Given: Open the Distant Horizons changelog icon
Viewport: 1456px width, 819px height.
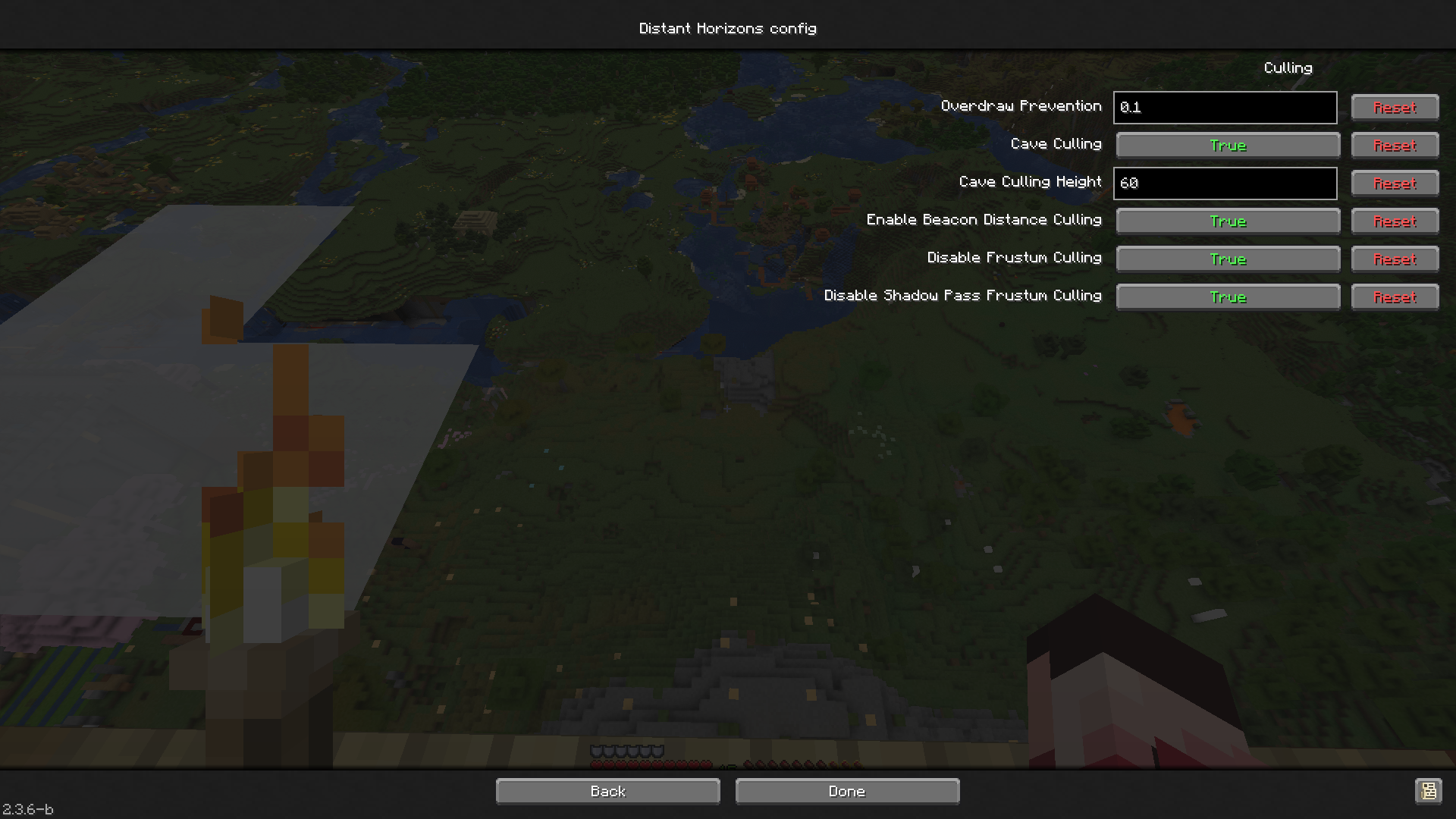Looking at the screenshot, I should (x=1430, y=791).
